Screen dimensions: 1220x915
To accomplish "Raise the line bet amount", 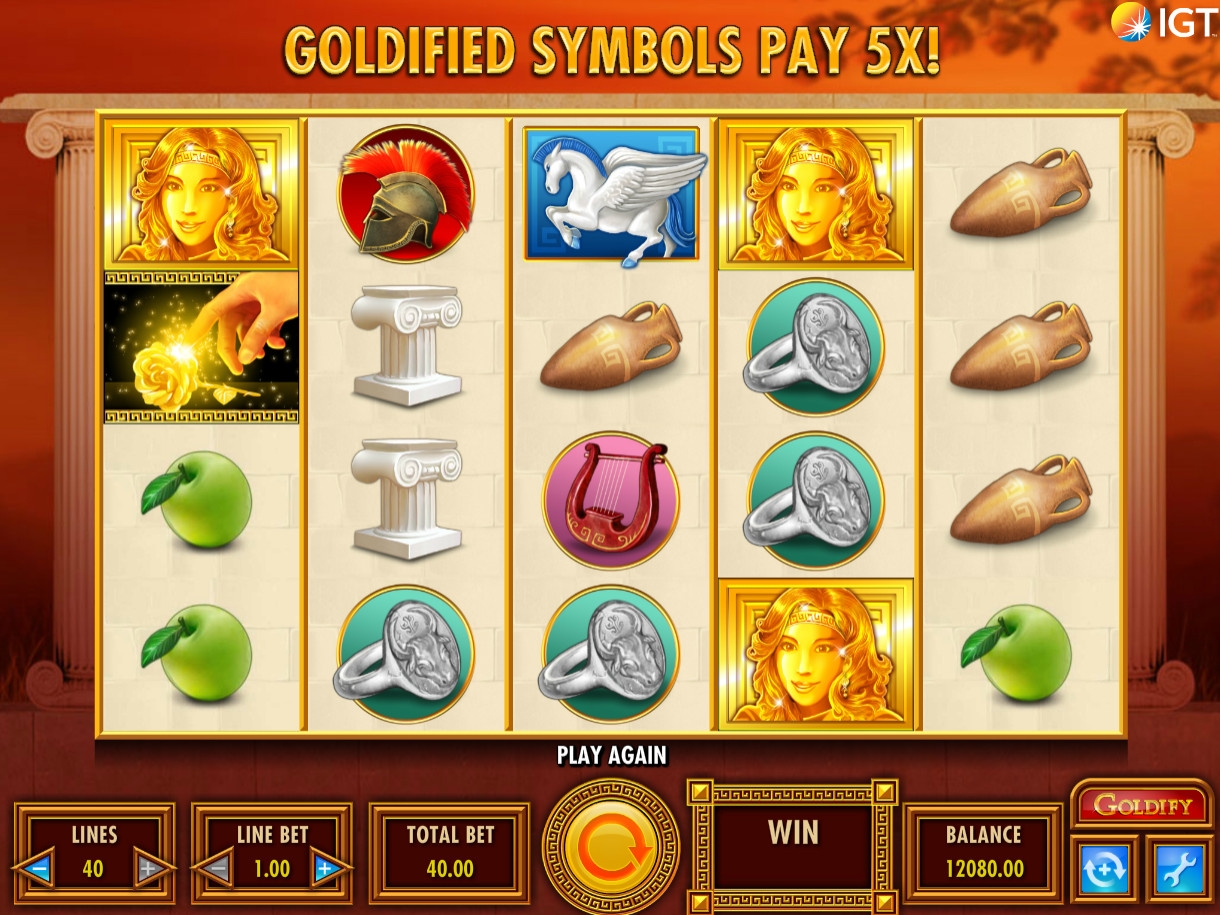I will 325,868.
